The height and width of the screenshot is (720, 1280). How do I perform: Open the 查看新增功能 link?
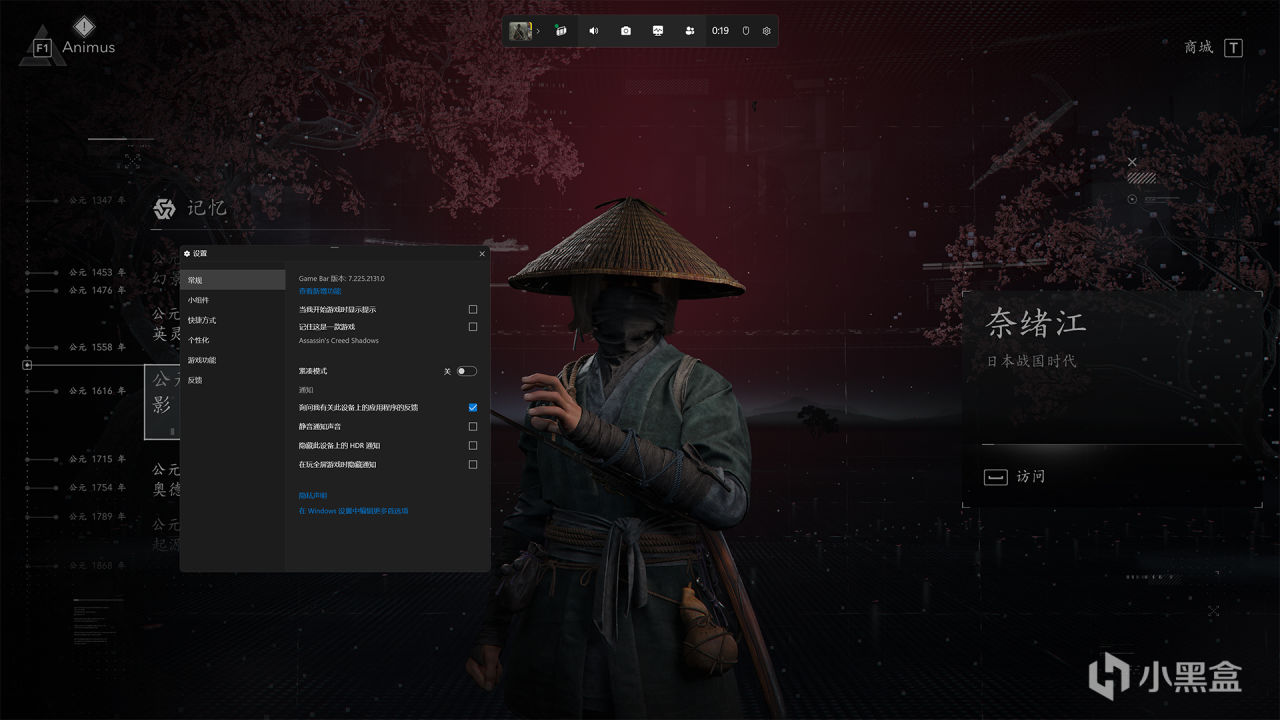coord(320,289)
